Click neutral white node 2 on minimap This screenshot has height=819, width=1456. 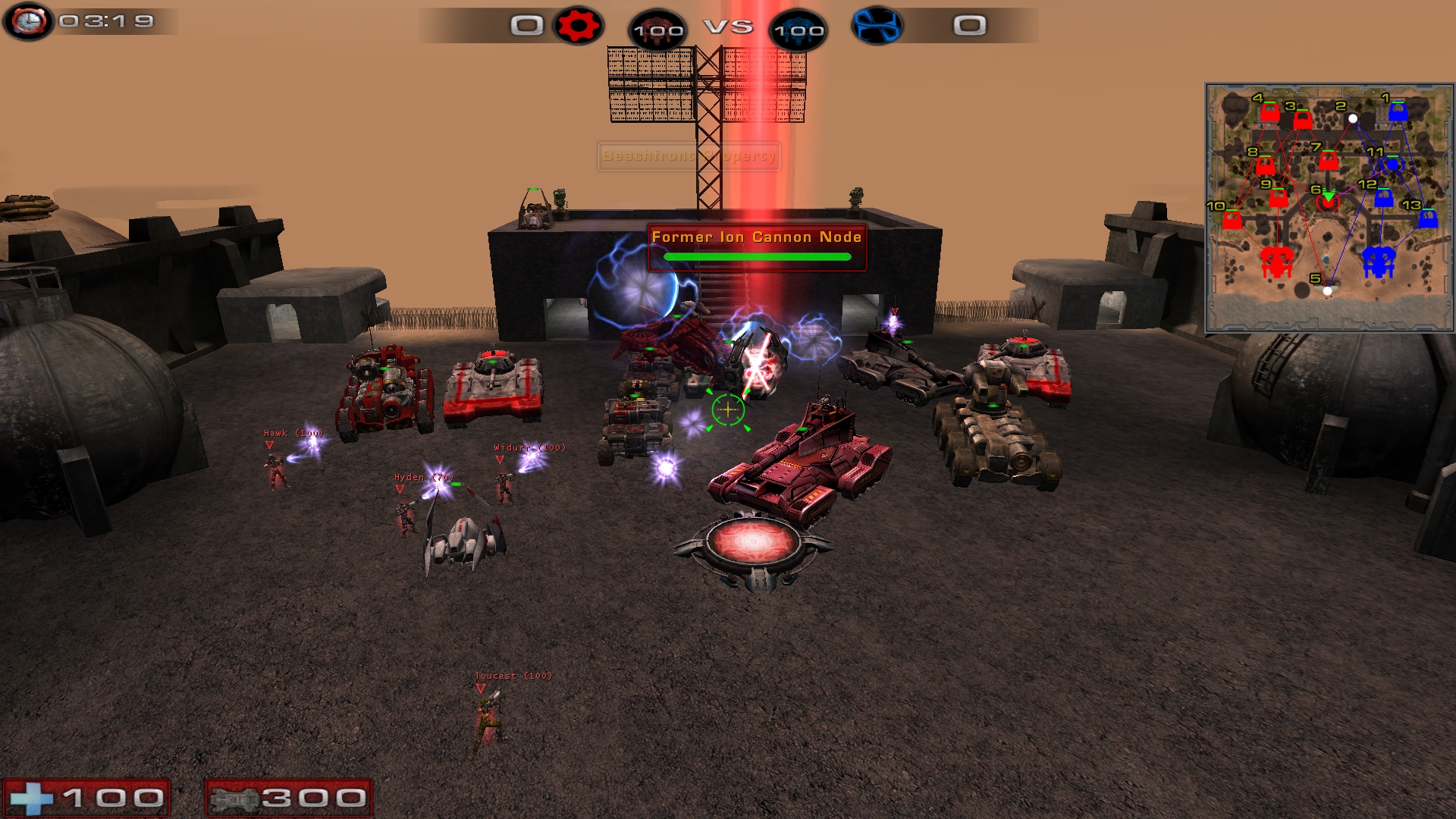click(1353, 118)
